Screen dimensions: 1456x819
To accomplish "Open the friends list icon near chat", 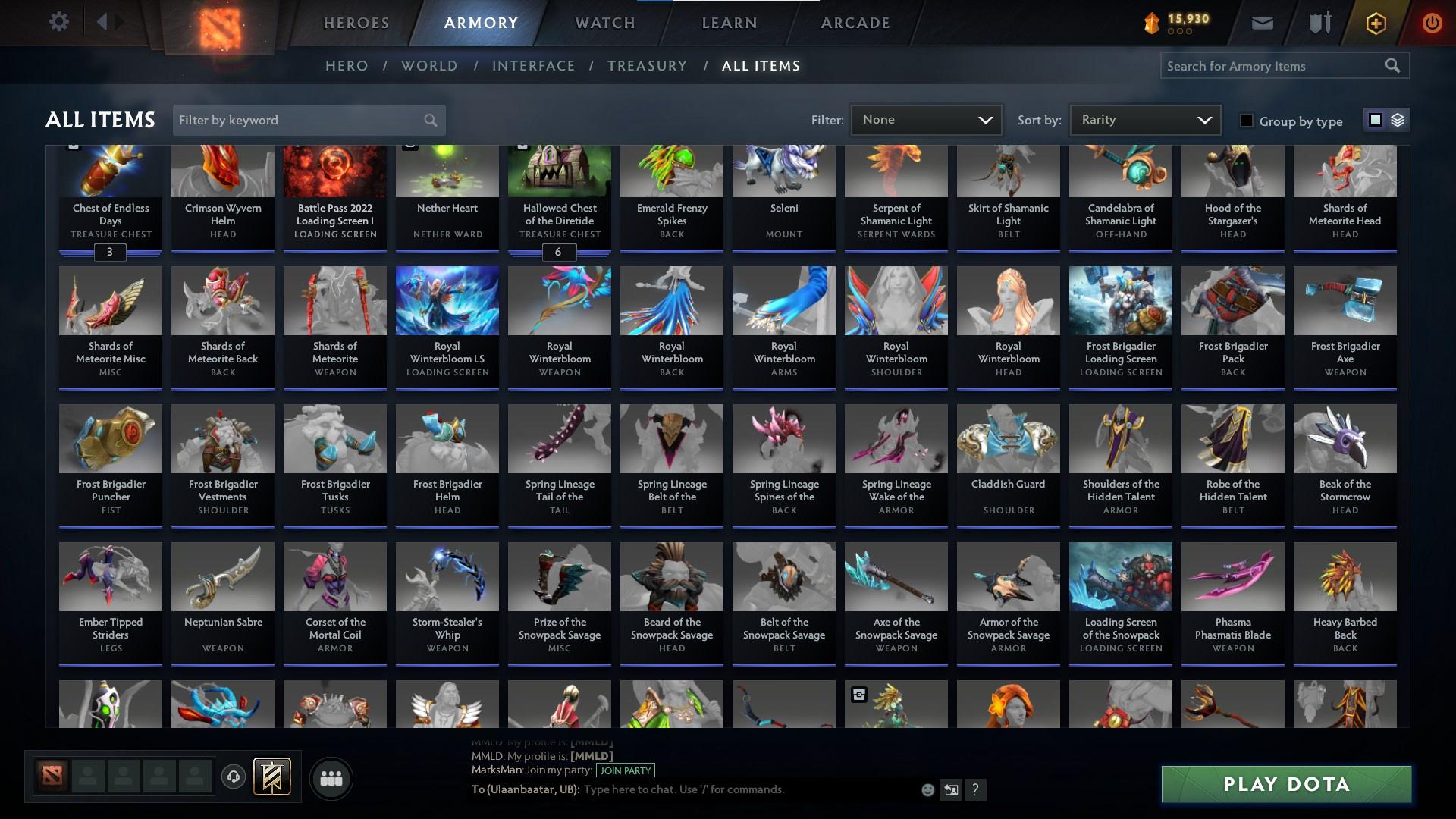I will coord(331,778).
